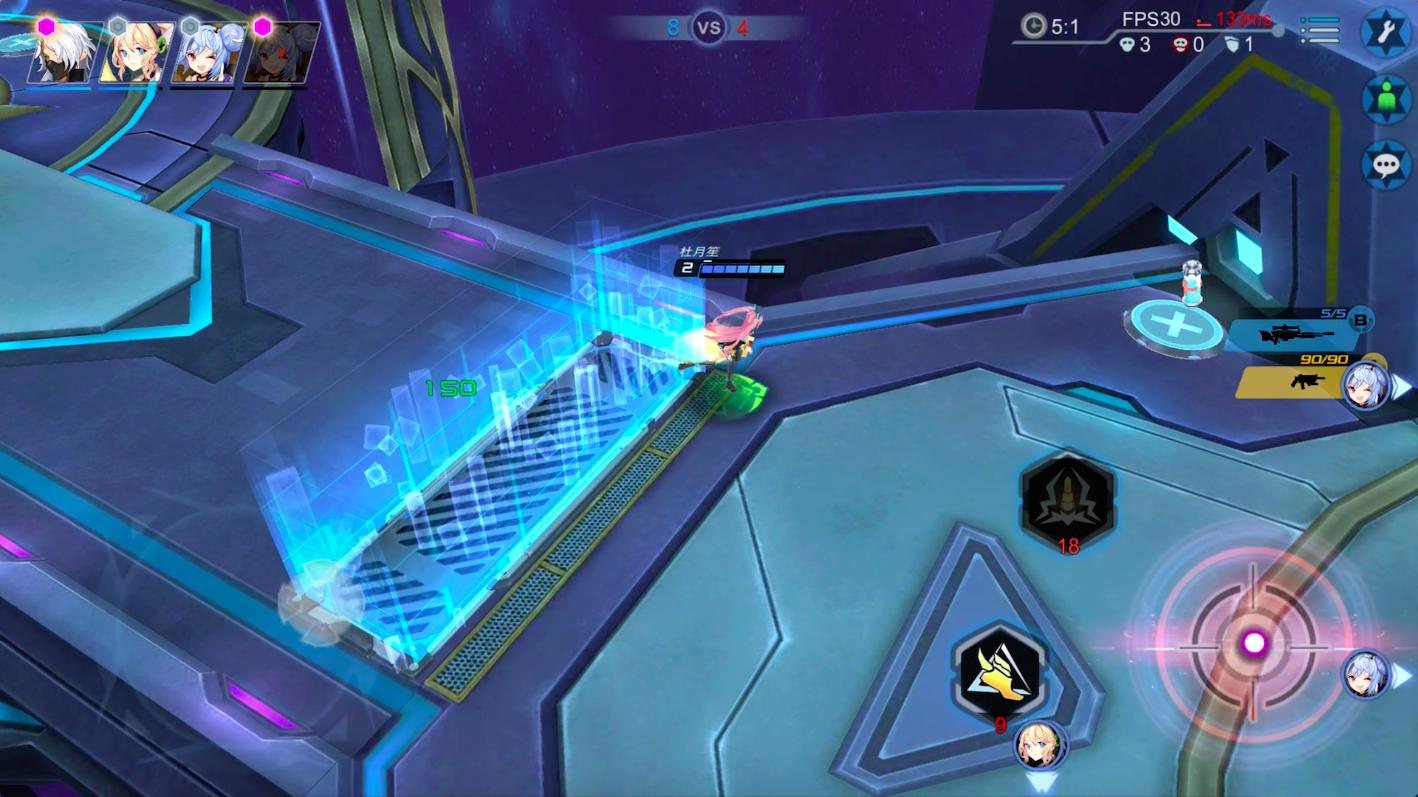The height and width of the screenshot is (797, 1418).
Task: Click 杜月笙's blue health bar
Action: [x=740, y=268]
